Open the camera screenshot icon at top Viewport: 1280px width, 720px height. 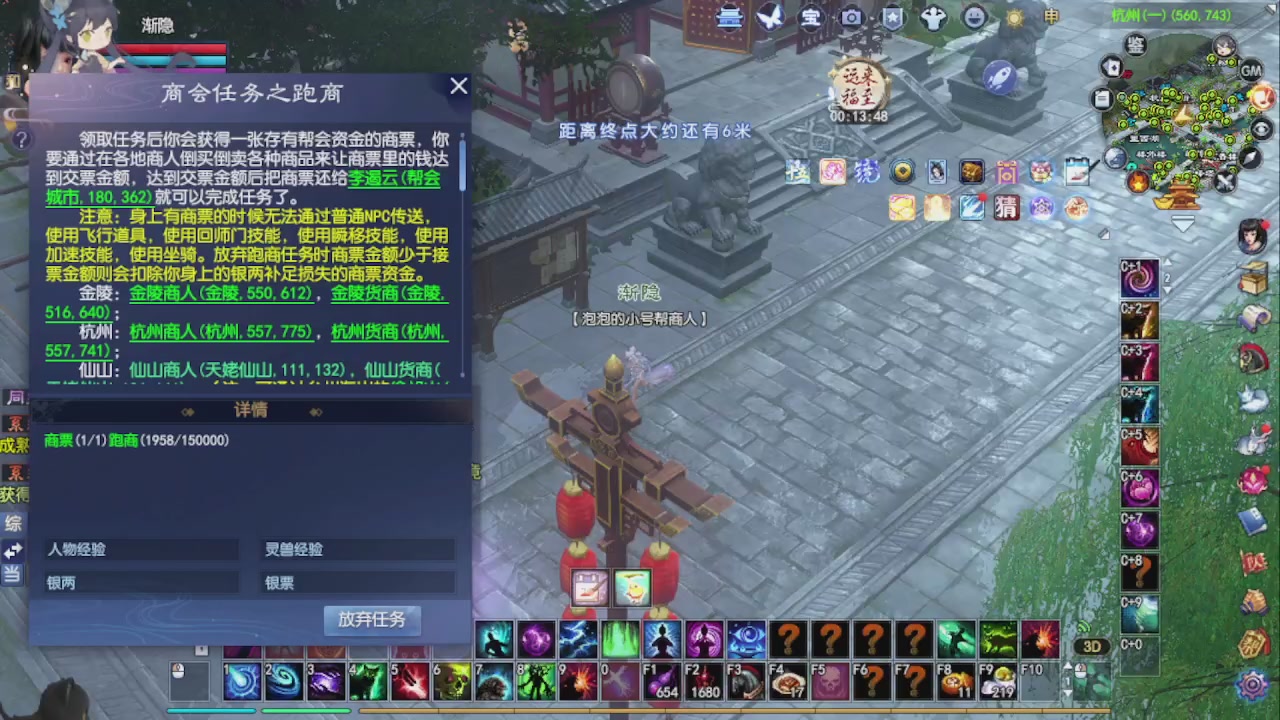pos(851,18)
